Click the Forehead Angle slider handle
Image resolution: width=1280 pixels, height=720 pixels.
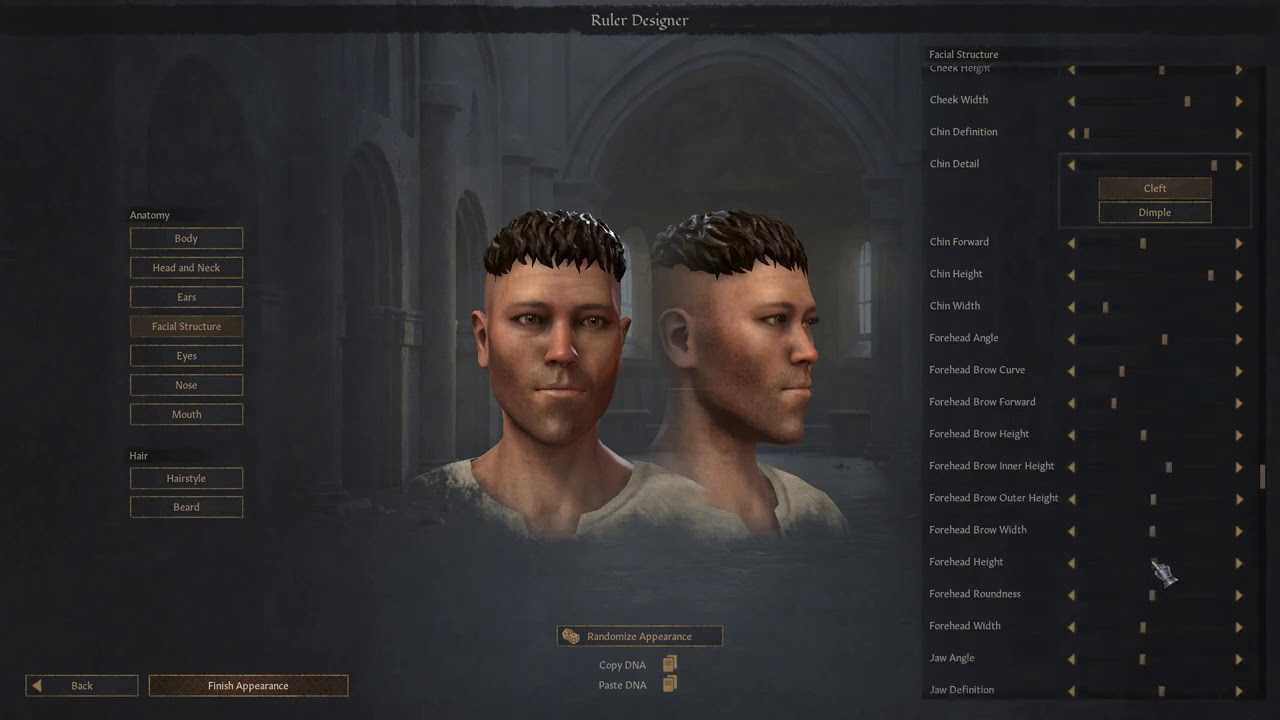pyautogui.click(x=1165, y=339)
